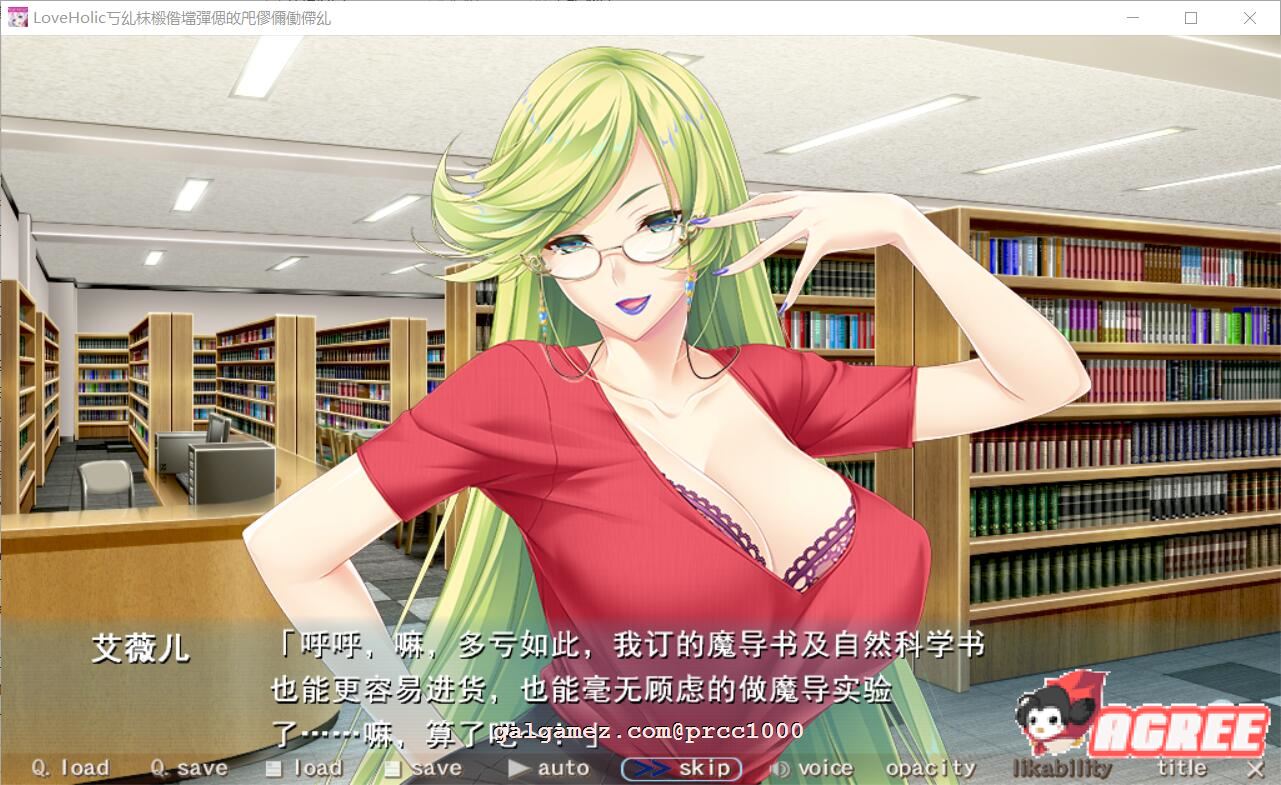Click the Q.load quick load button

(69, 767)
